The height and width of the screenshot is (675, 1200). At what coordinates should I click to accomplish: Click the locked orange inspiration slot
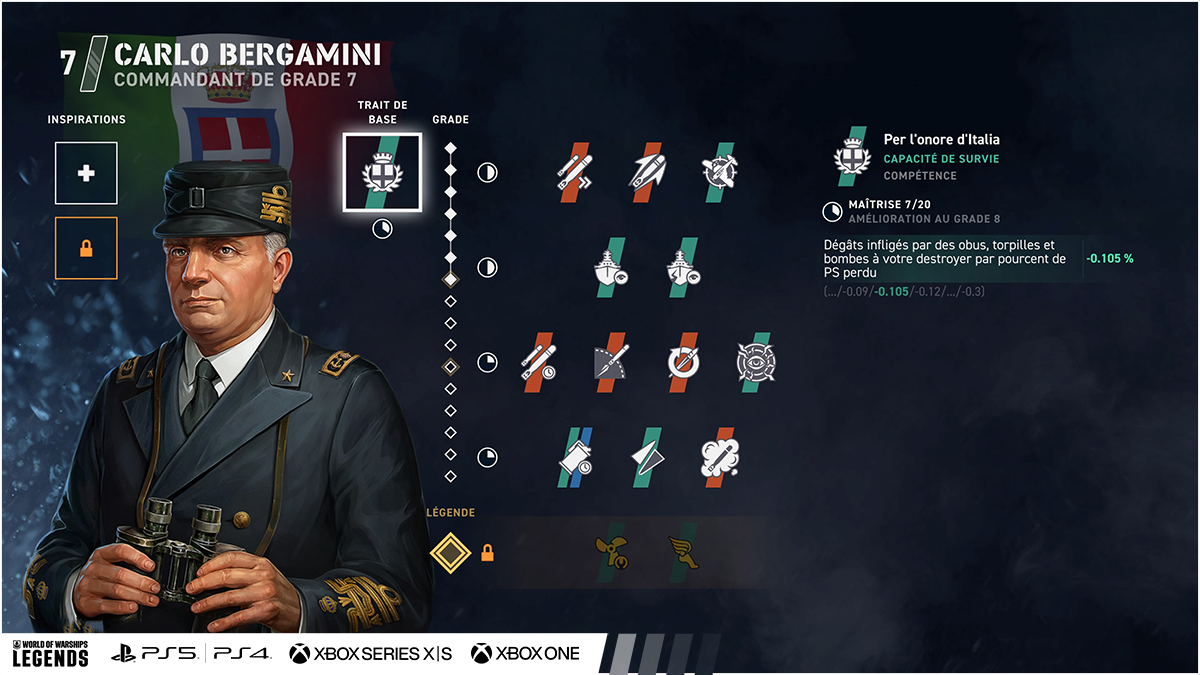[86, 248]
